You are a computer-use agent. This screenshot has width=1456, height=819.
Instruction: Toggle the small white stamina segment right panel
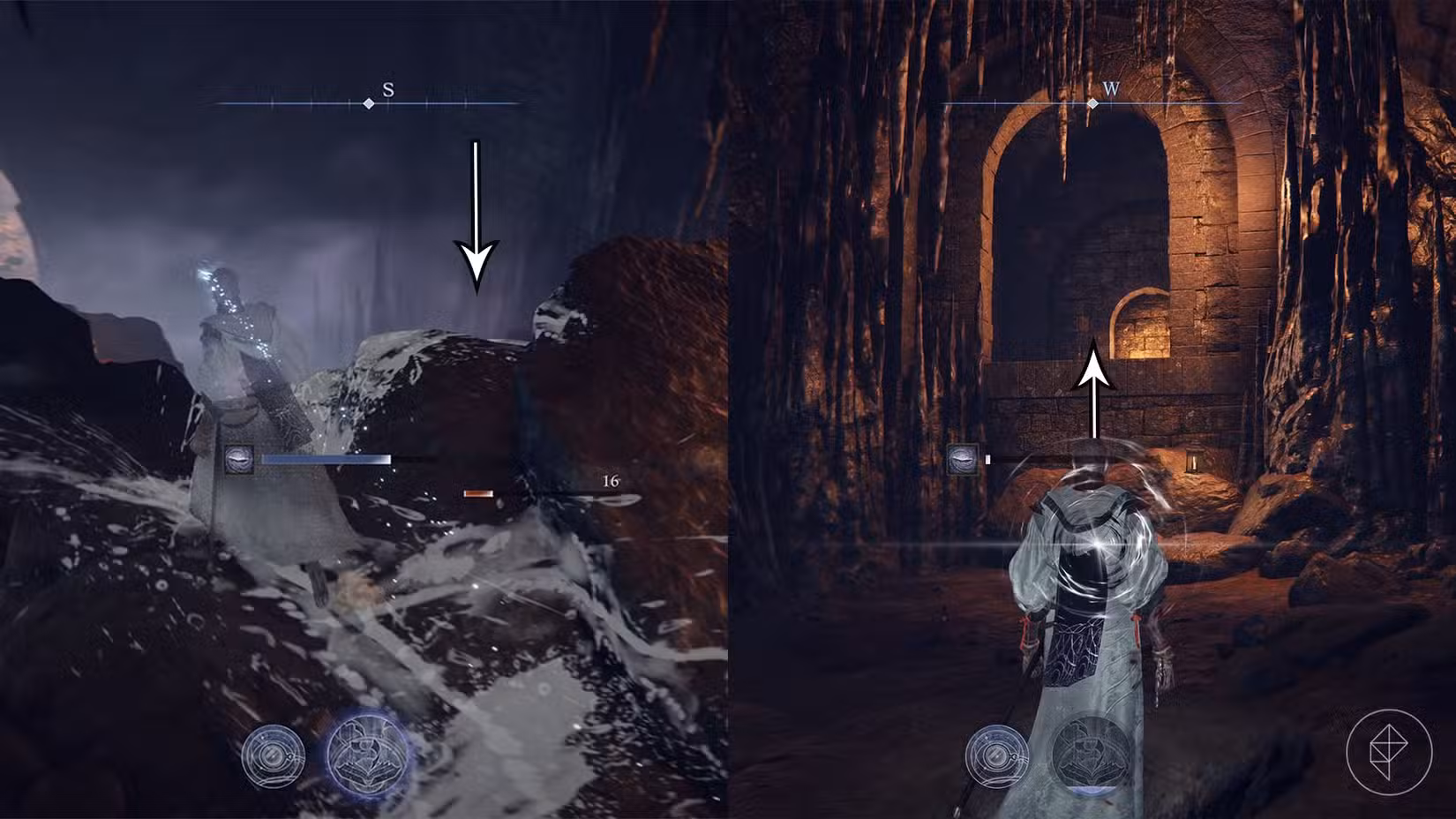click(x=989, y=458)
